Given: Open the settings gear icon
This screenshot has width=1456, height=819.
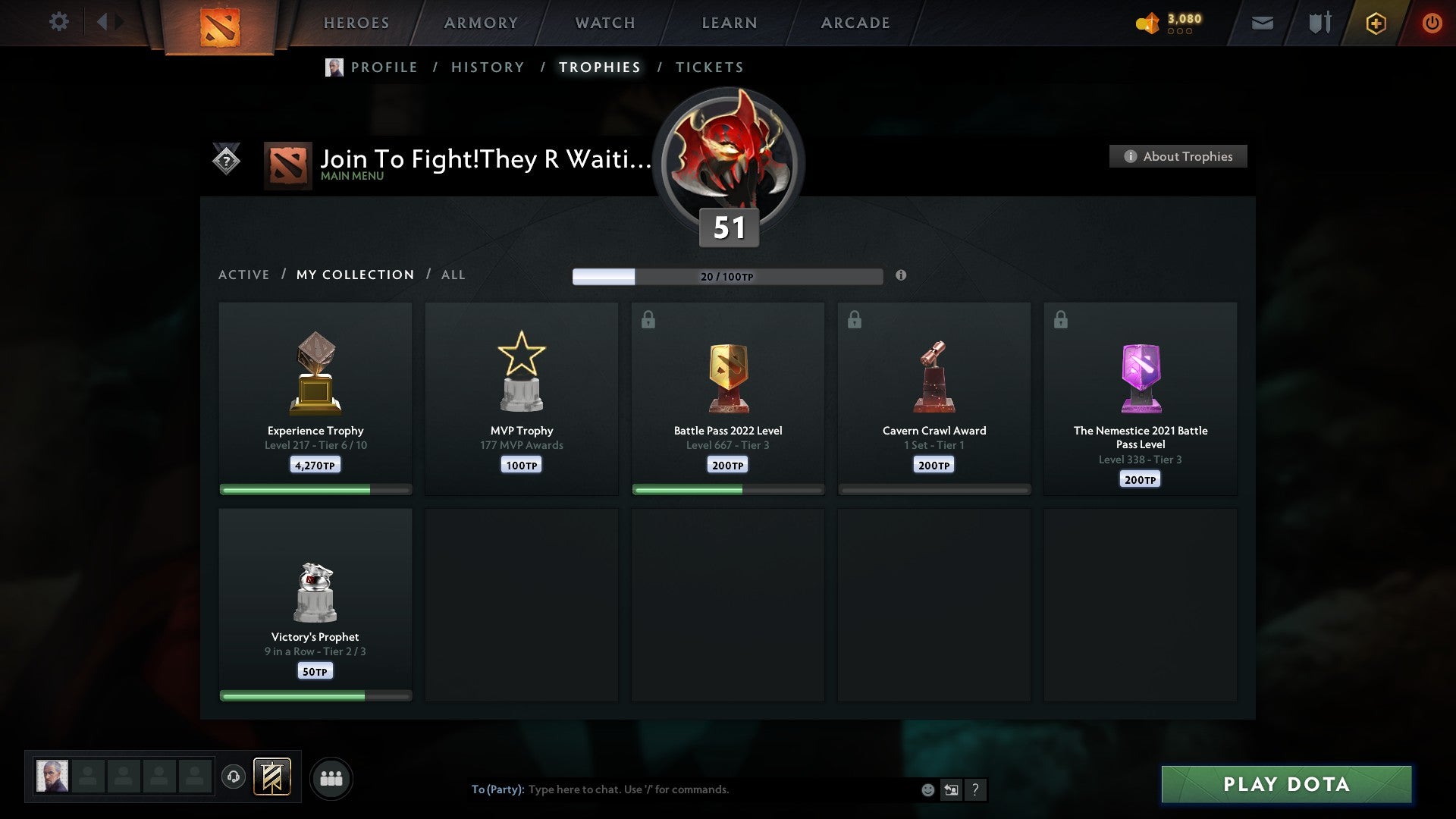Looking at the screenshot, I should (x=59, y=22).
